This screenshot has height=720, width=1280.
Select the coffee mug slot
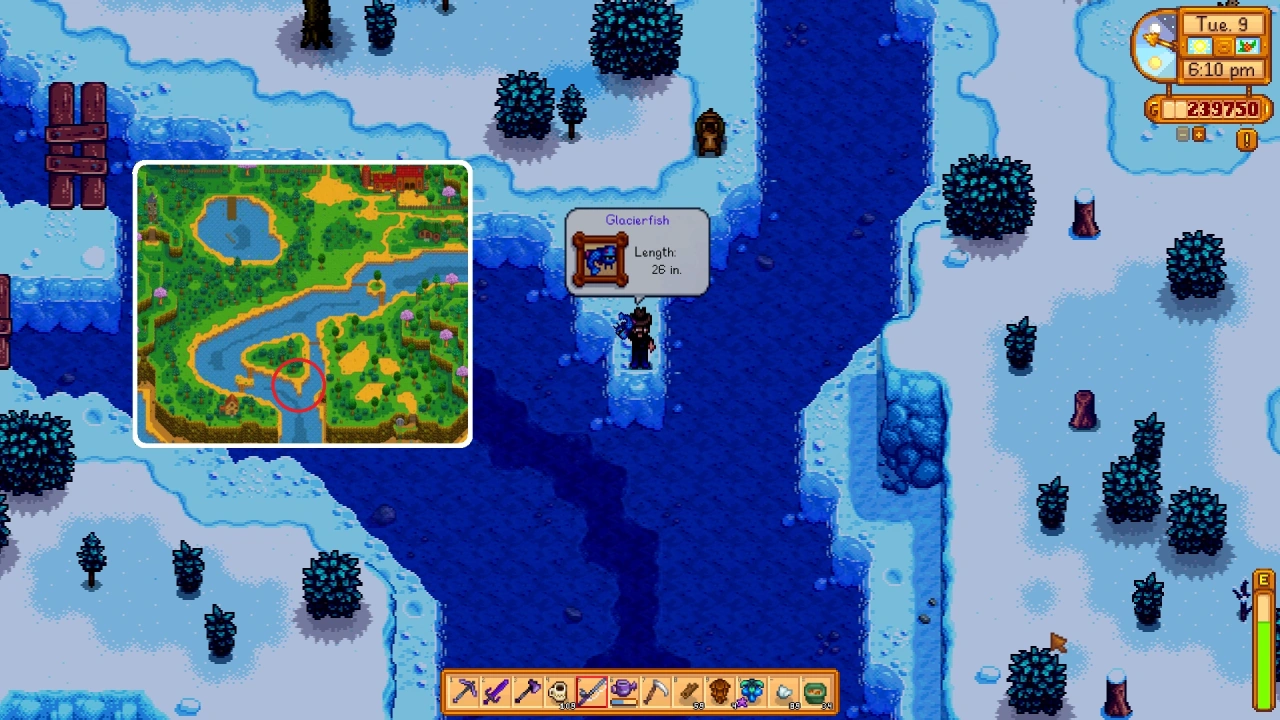560,691
